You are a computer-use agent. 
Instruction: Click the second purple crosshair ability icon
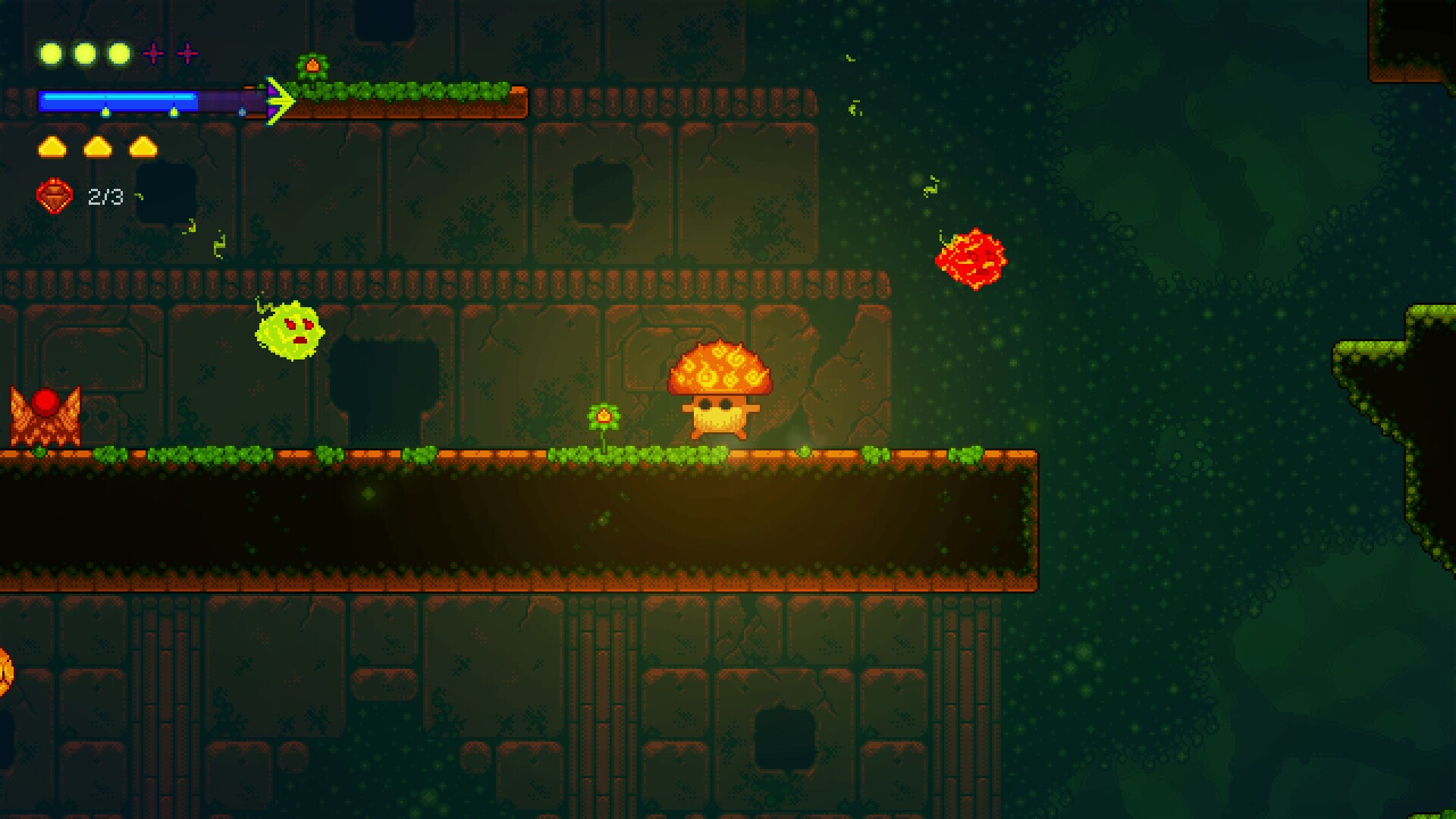point(186,53)
